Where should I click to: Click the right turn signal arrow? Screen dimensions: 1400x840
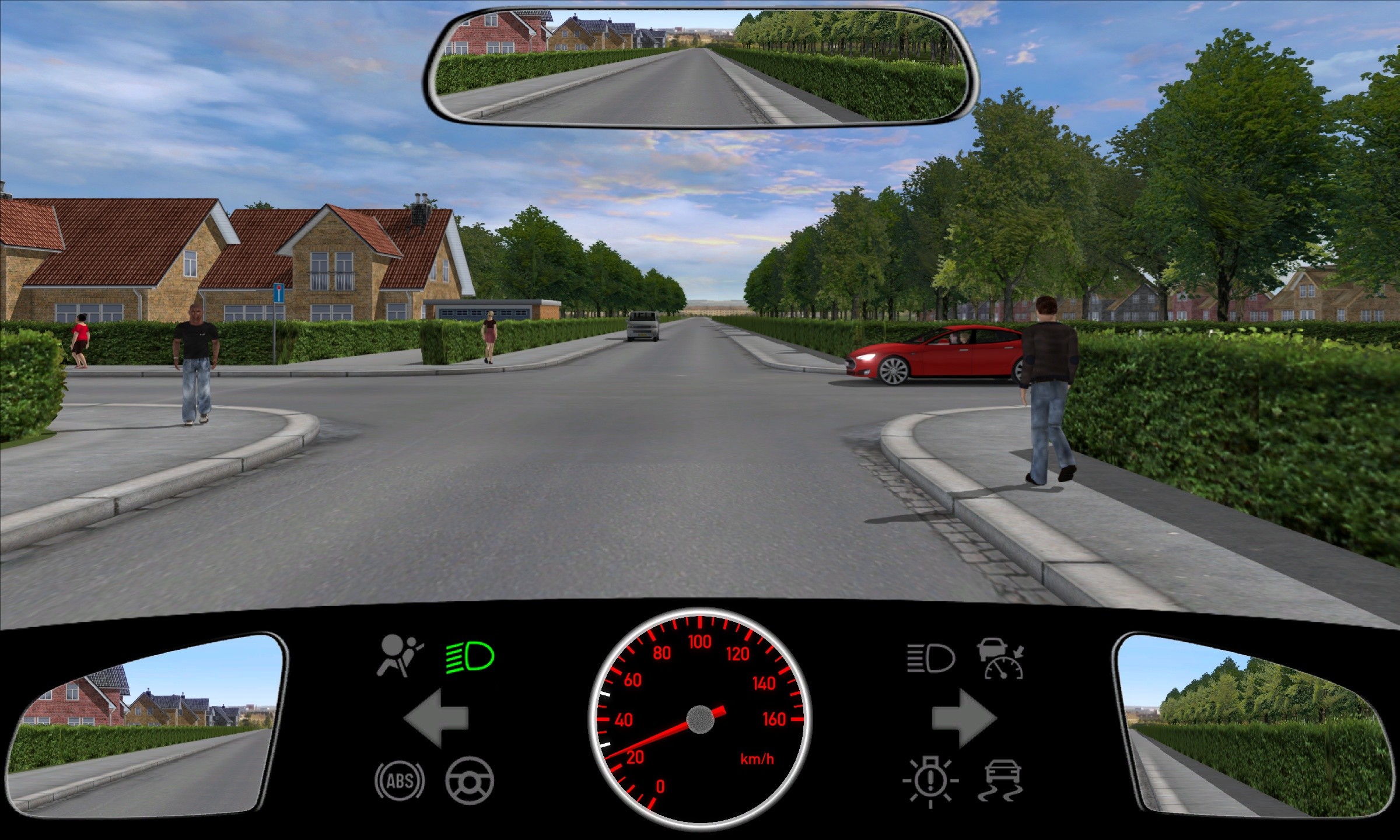(964, 718)
